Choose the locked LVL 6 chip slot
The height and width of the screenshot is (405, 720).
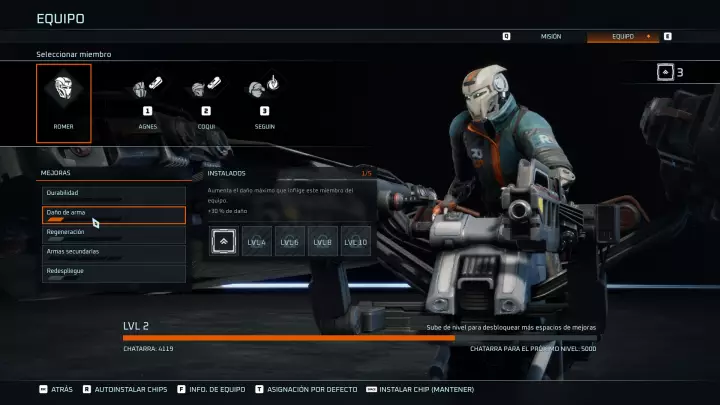pos(290,241)
